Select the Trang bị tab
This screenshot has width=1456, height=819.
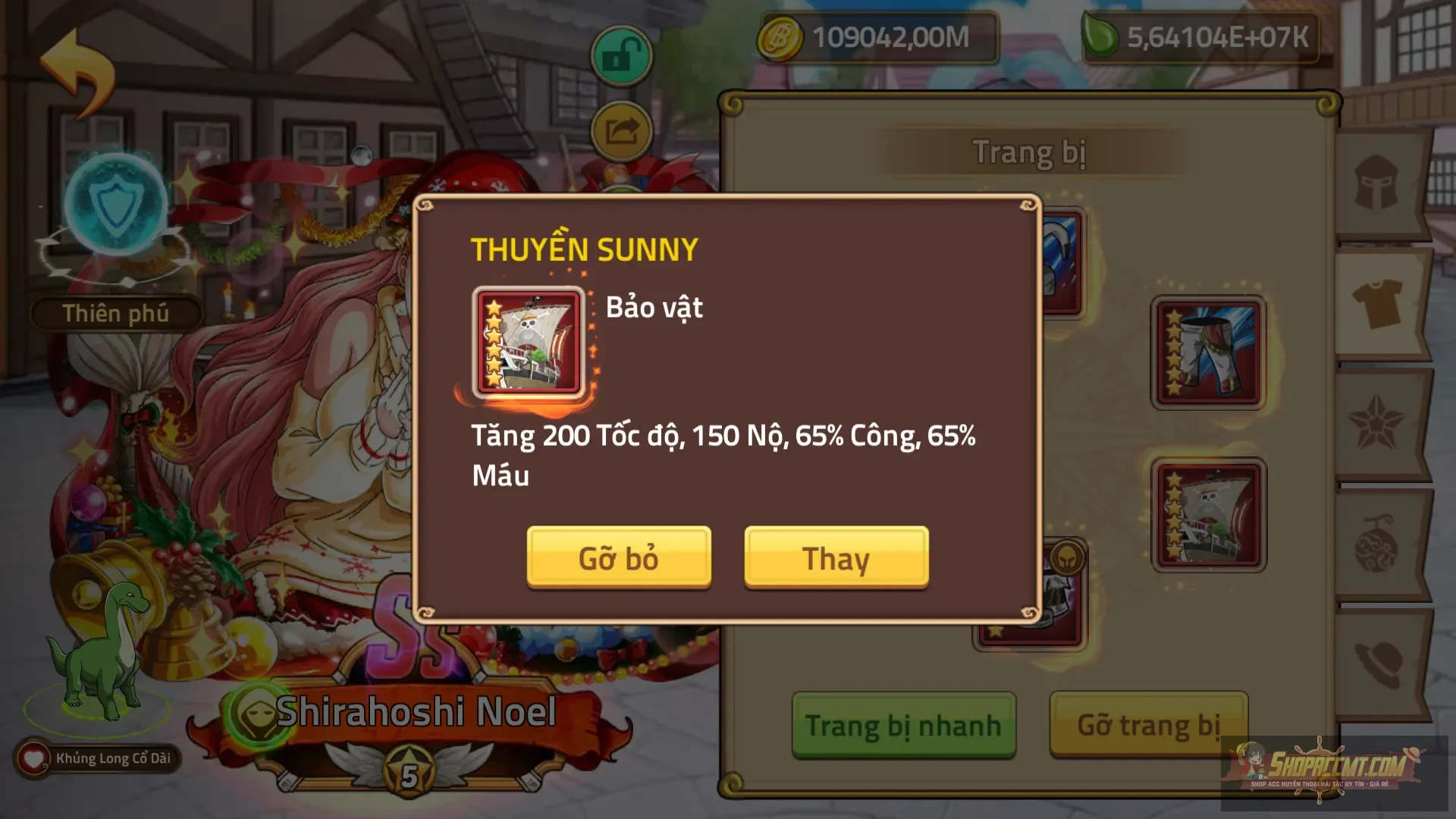pos(1031,150)
